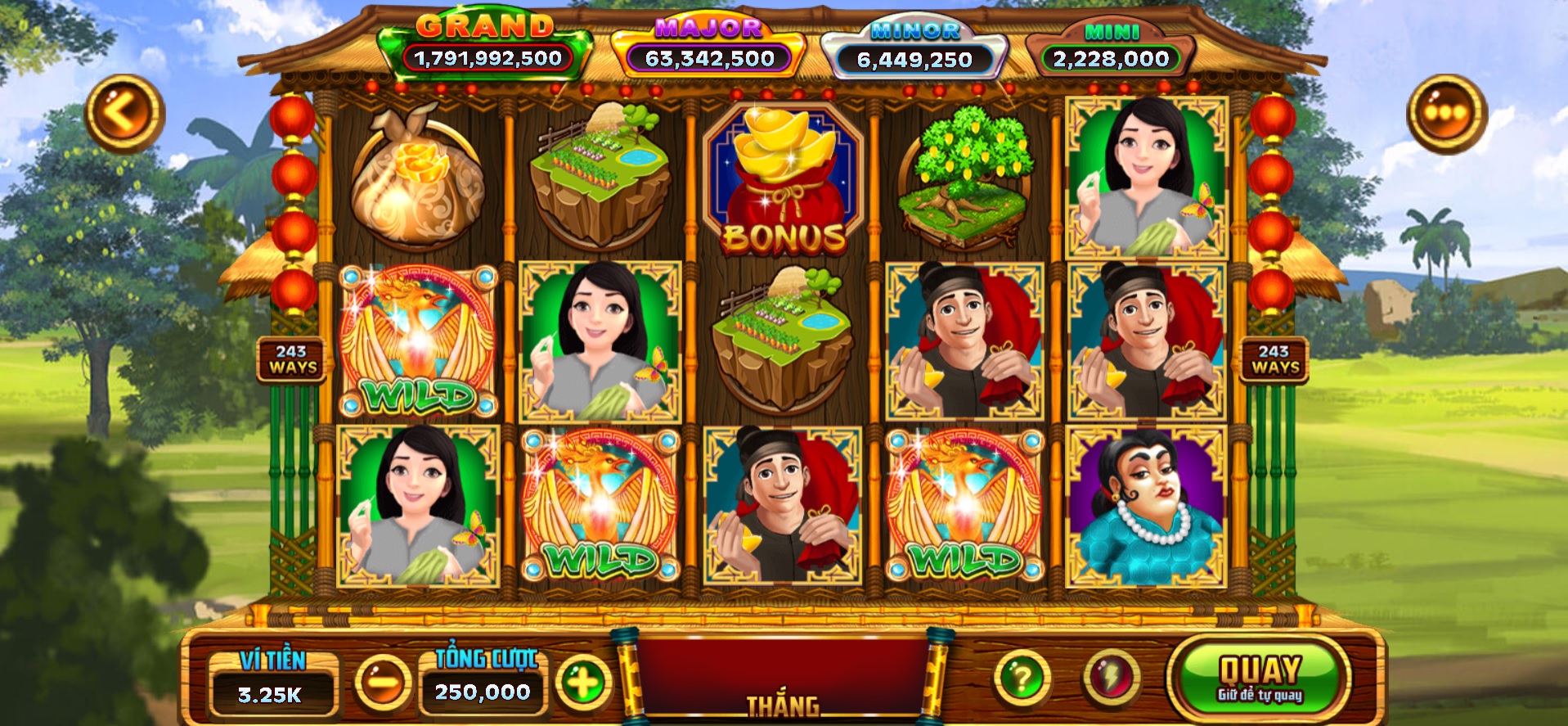Go back using the orange arrow button
The width and height of the screenshot is (1568, 726).
pos(124,114)
